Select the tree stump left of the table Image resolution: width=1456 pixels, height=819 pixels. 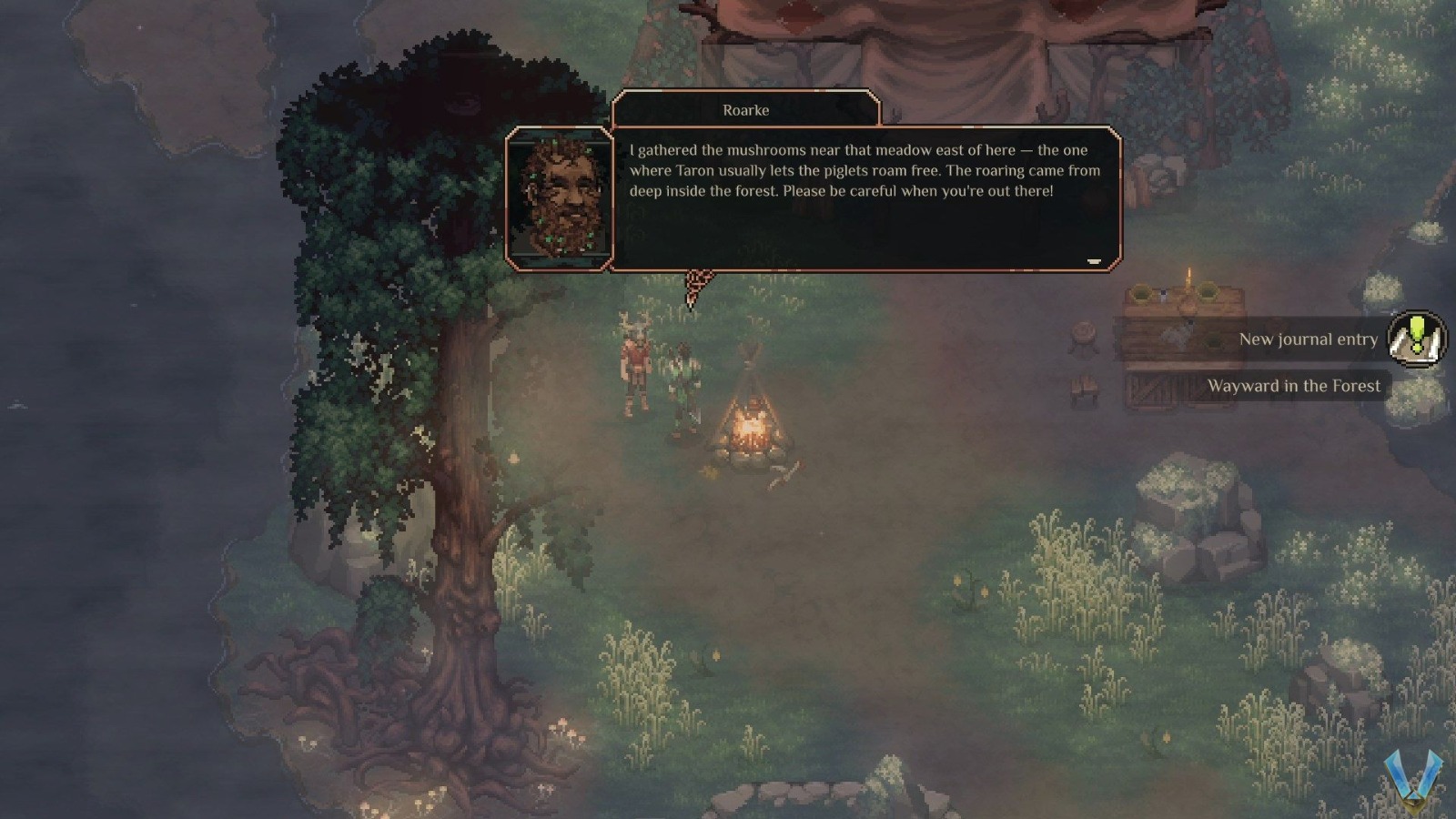(1084, 336)
